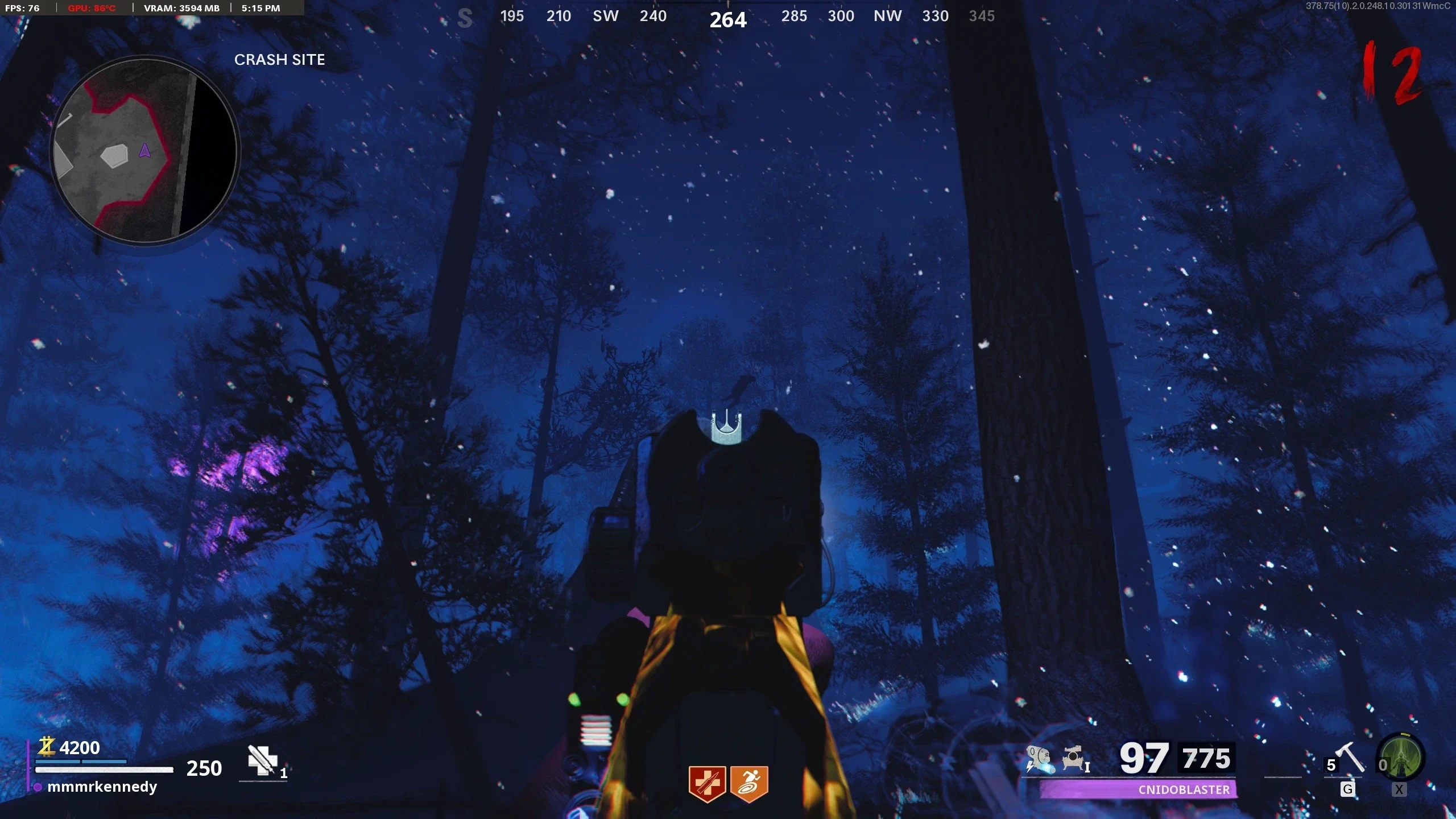Viewport: 1456px width, 819px height.
Task: Click the compass heading strip
Action: click(x=727, y=17)
